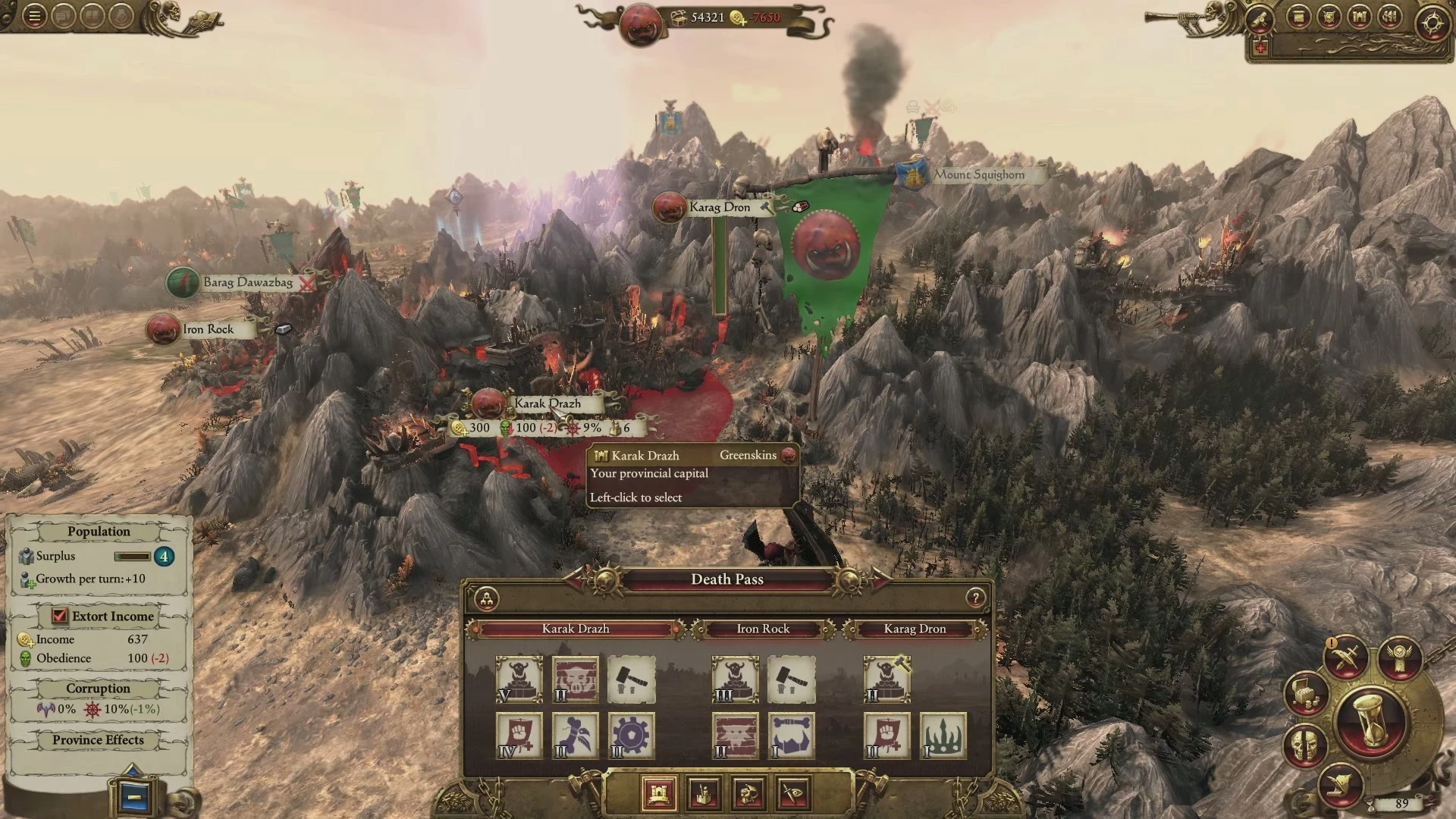Open the treasury chest panel

pyautogui.click(x=1307, y=692)
